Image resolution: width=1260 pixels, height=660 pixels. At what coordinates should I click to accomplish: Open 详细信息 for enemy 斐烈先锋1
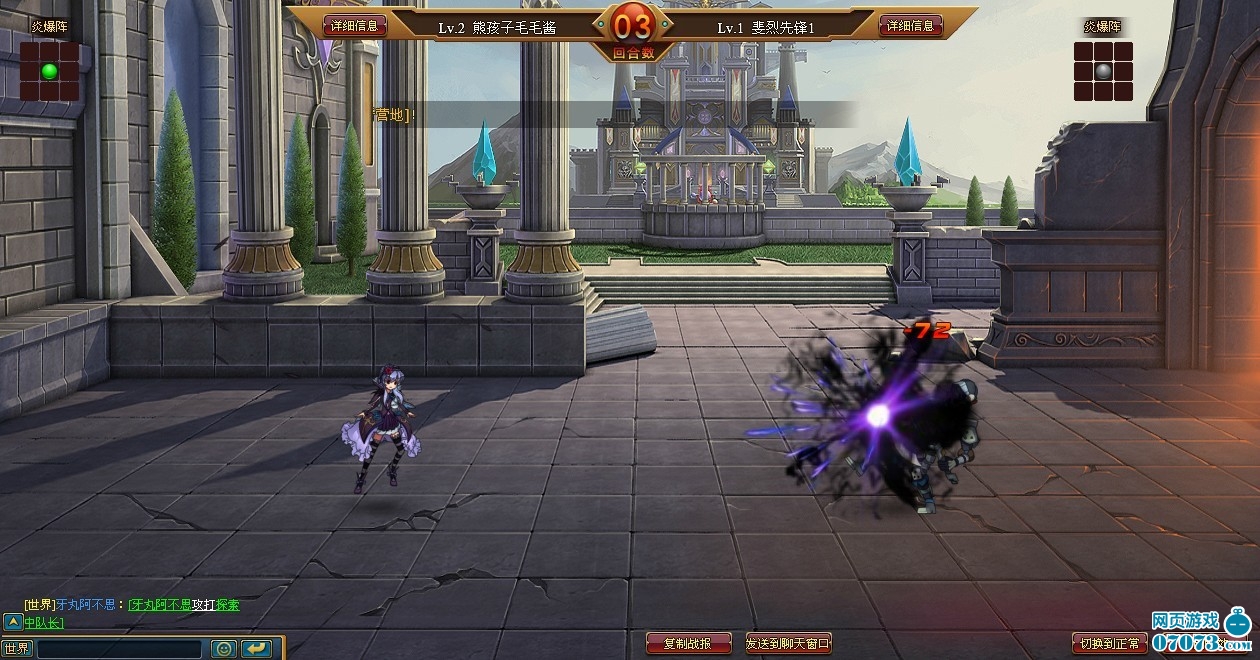(910, 26)
